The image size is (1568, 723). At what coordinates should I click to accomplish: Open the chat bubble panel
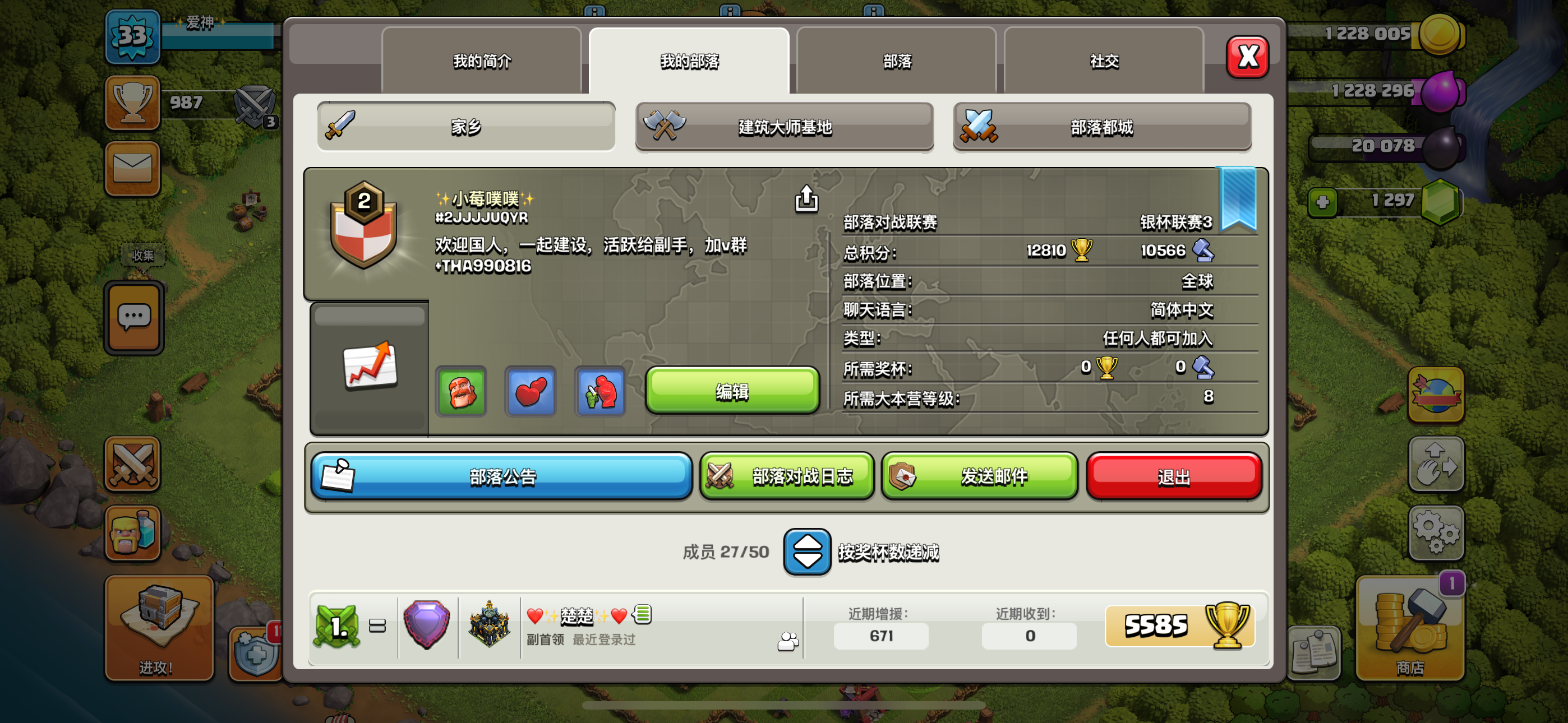point(132,316)
